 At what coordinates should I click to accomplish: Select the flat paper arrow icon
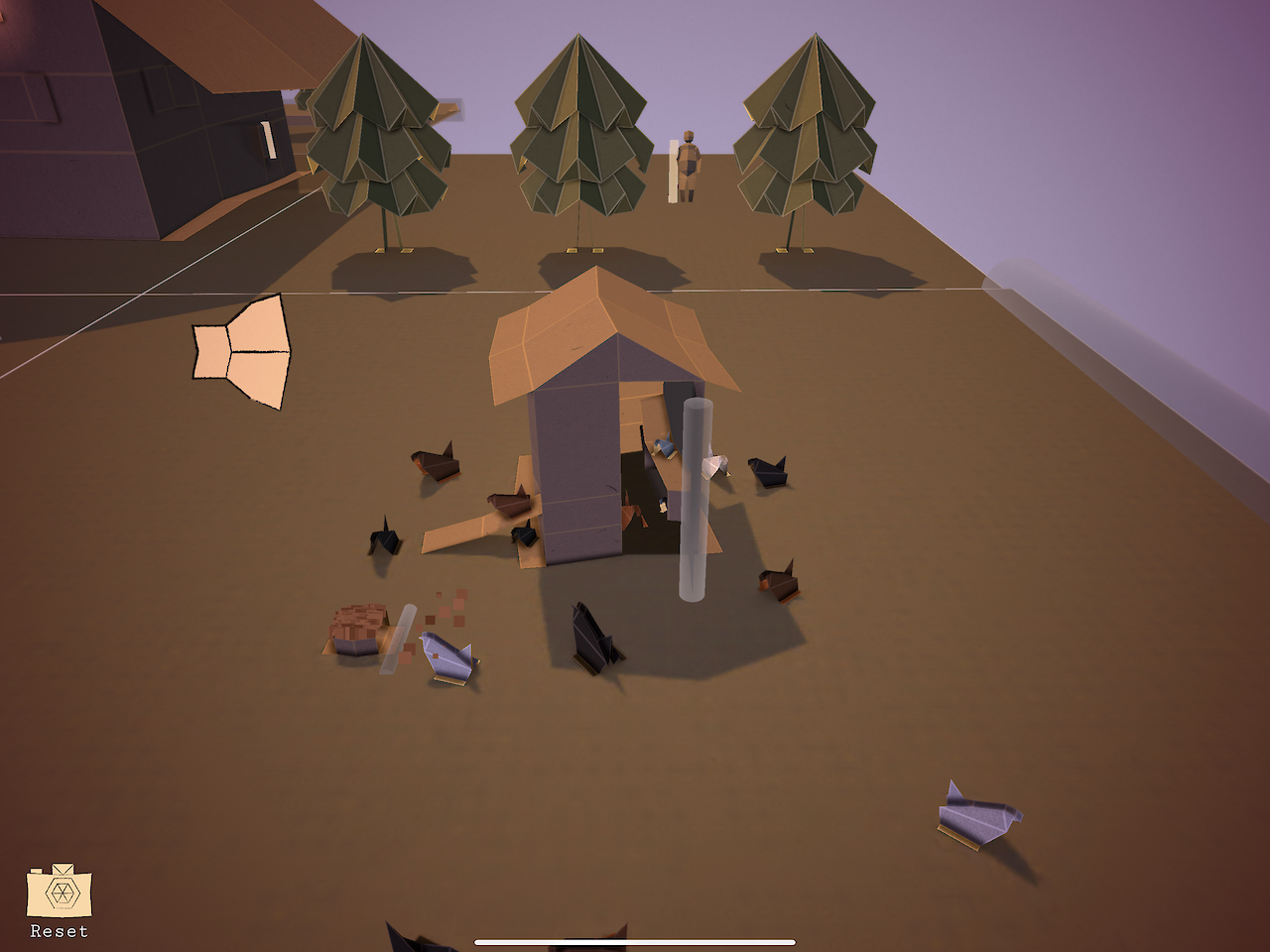click(242, 351)
